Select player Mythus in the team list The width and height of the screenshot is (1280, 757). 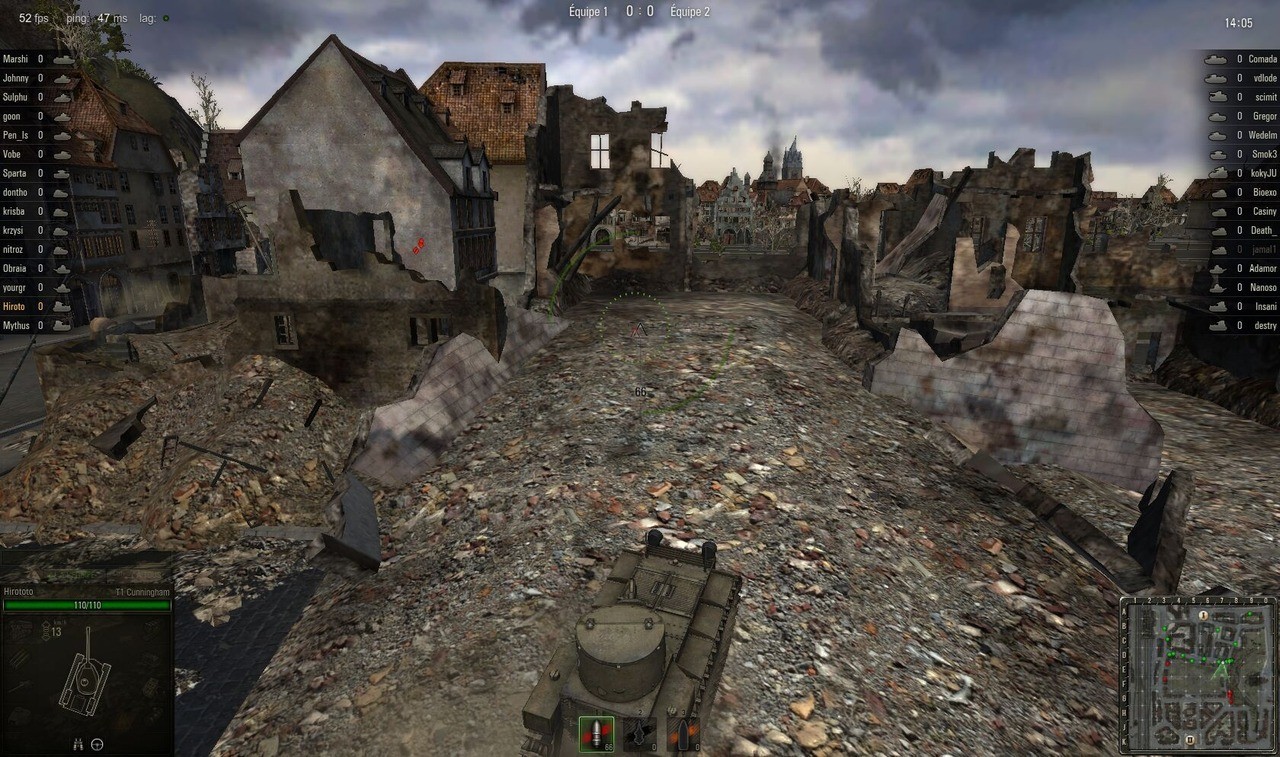point(17,325)
